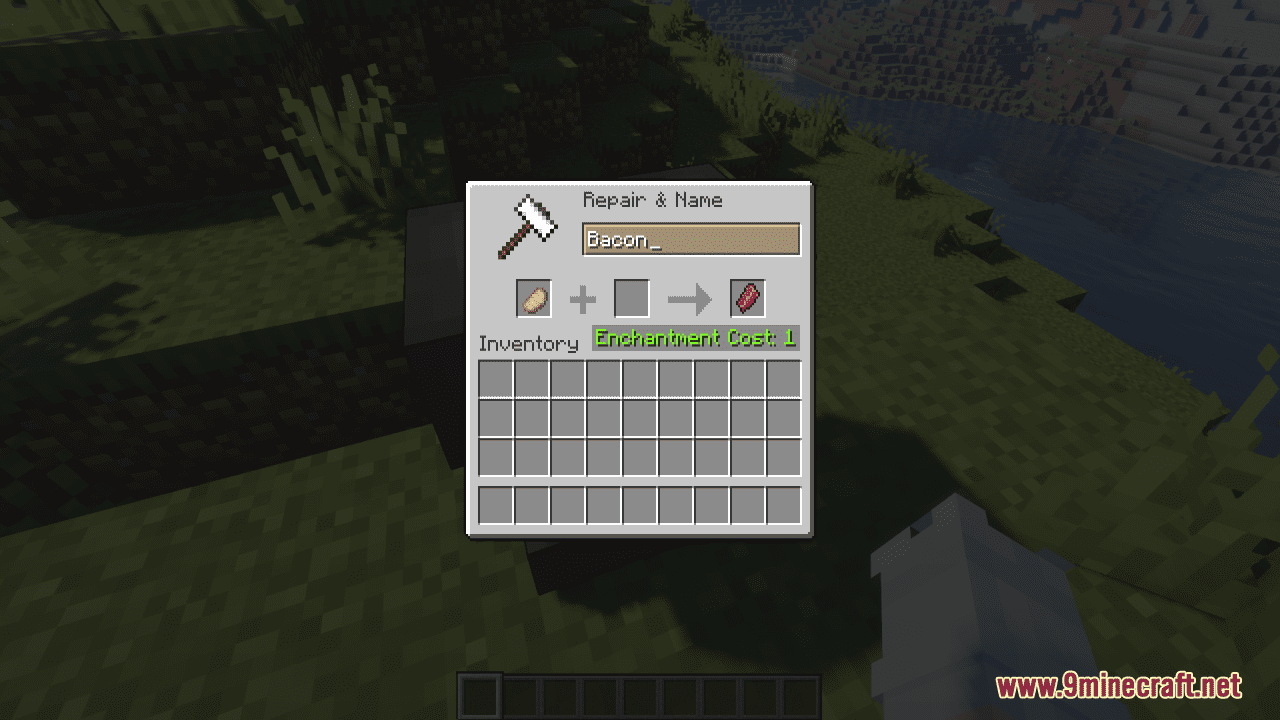
Task: Click inside the Bacon name text field
Action: 692,239
